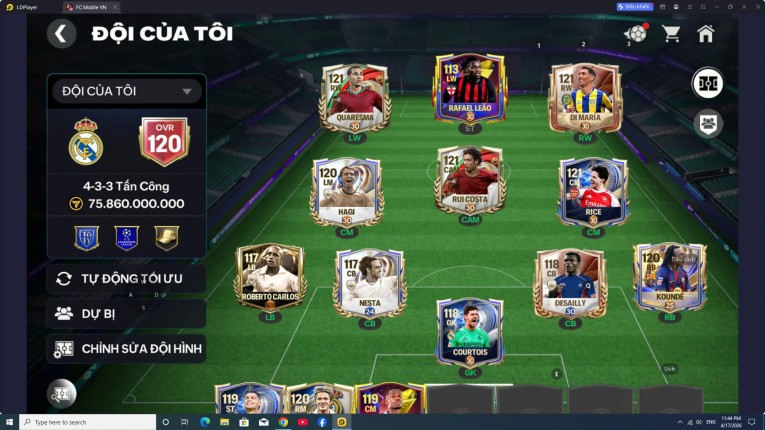Image resolution: width=765 pixels, height=430 pixels.
Task: Open the formation tactics board icon
Action: [x=708, y=83]
